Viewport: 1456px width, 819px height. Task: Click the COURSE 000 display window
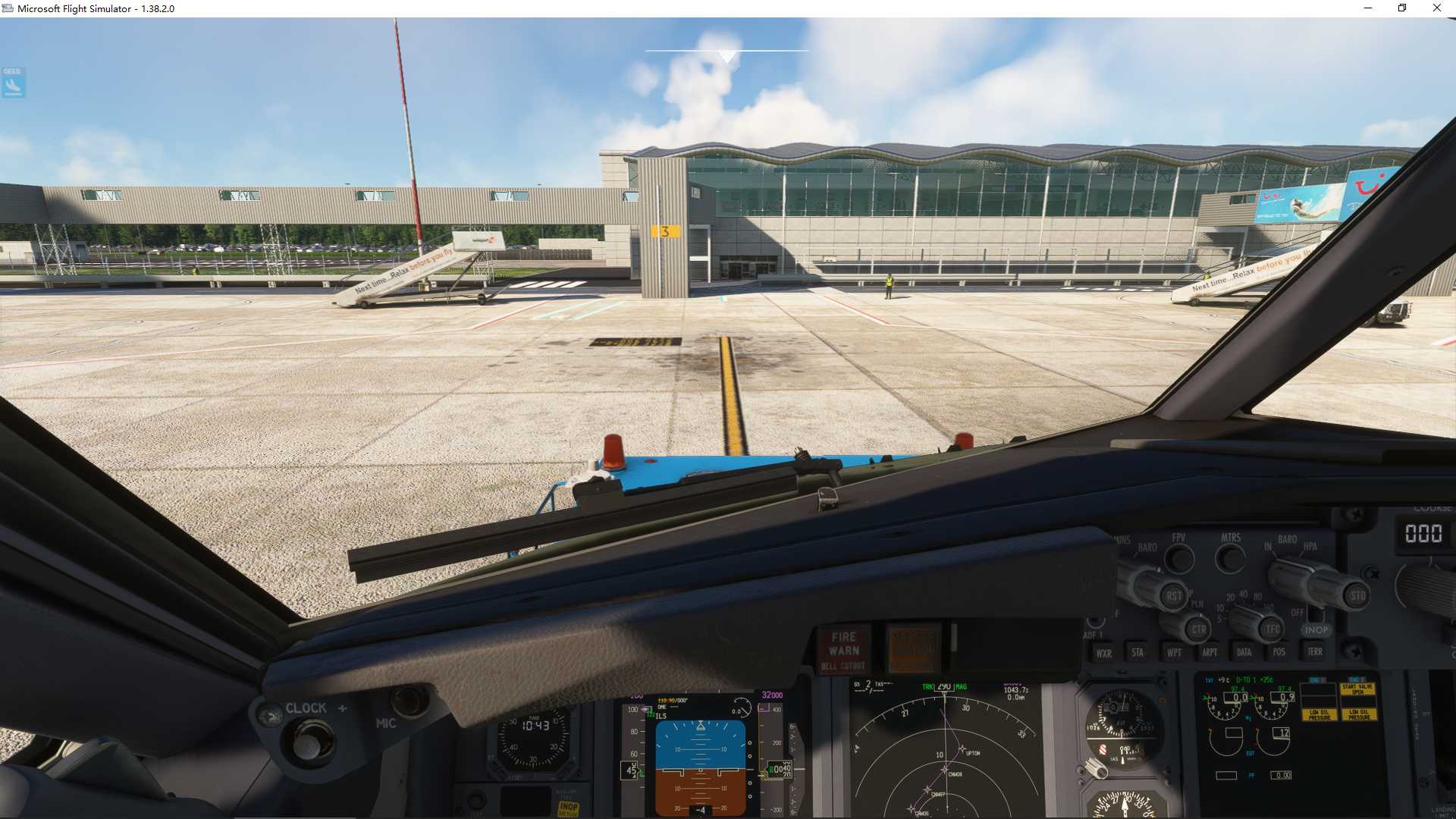[1426, 535]
